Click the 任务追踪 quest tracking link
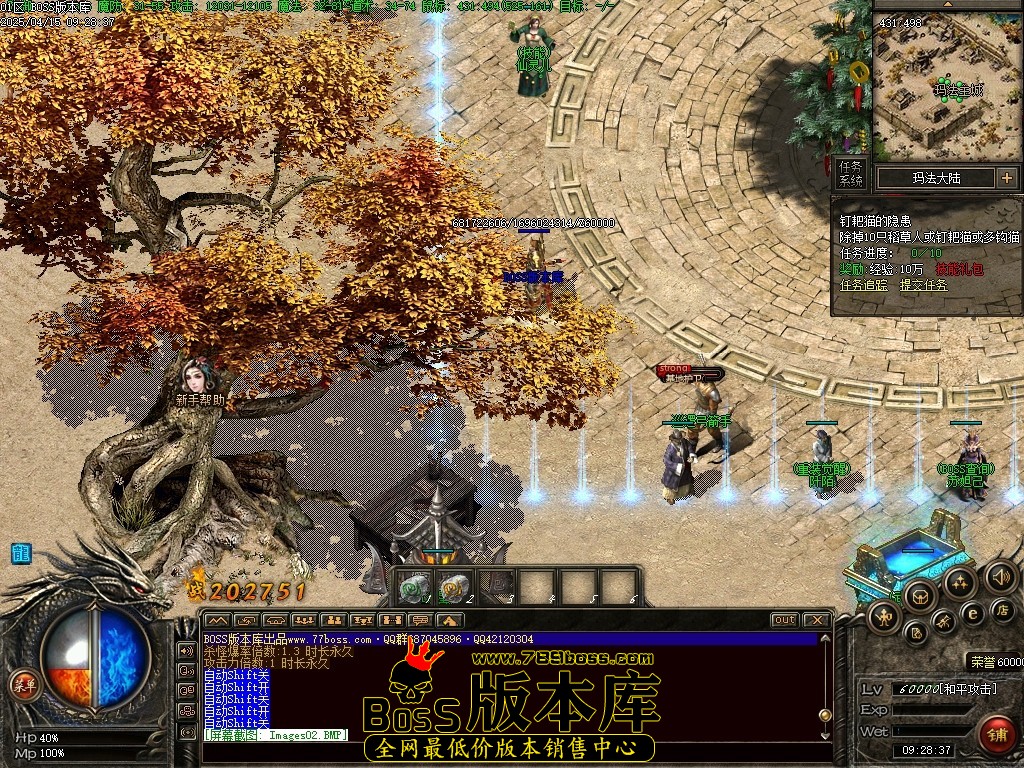Screen dimensions: 1024x768 click(x=866, y=285)
